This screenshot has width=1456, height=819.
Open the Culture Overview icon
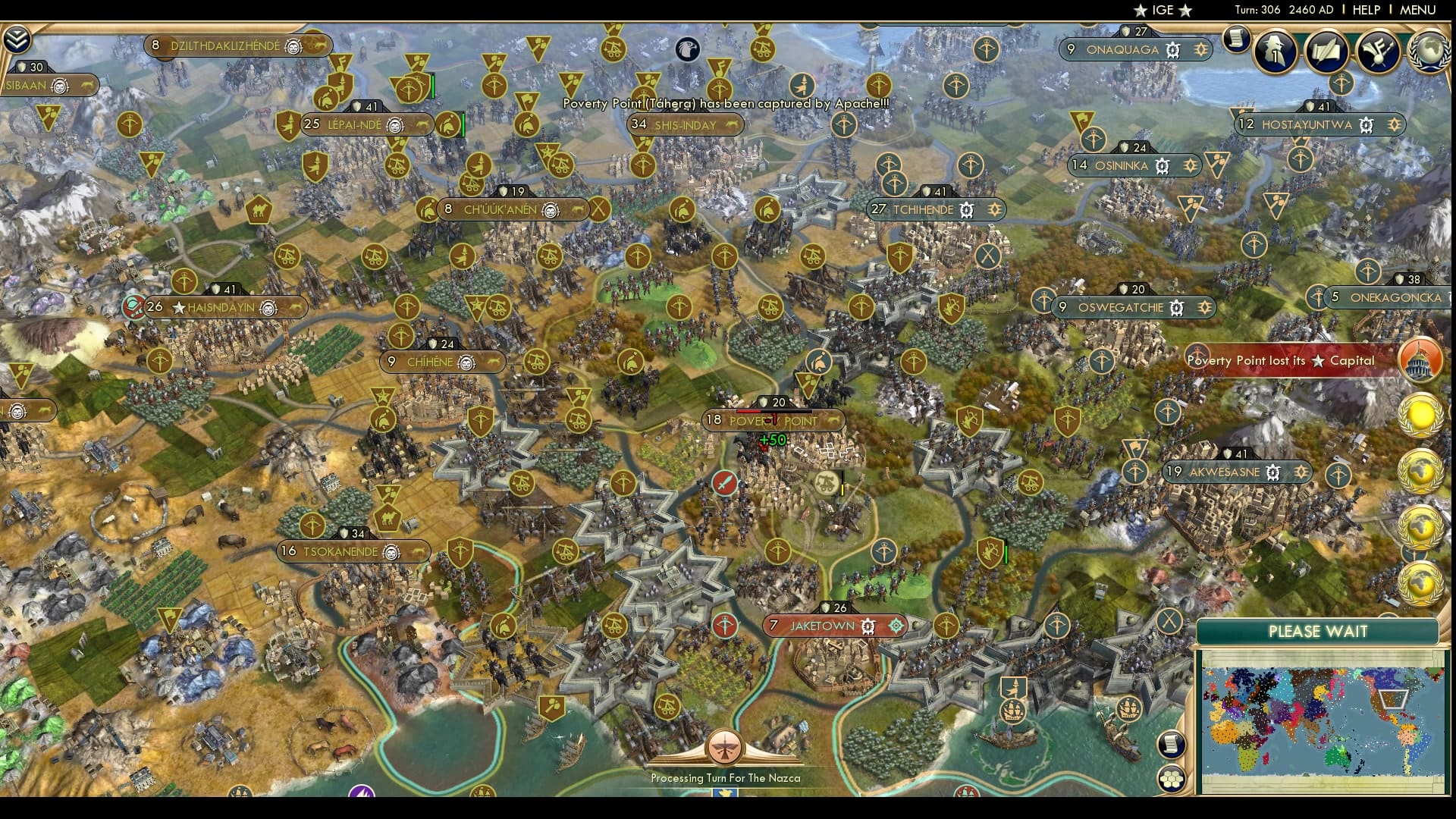tap(1381, 52)
